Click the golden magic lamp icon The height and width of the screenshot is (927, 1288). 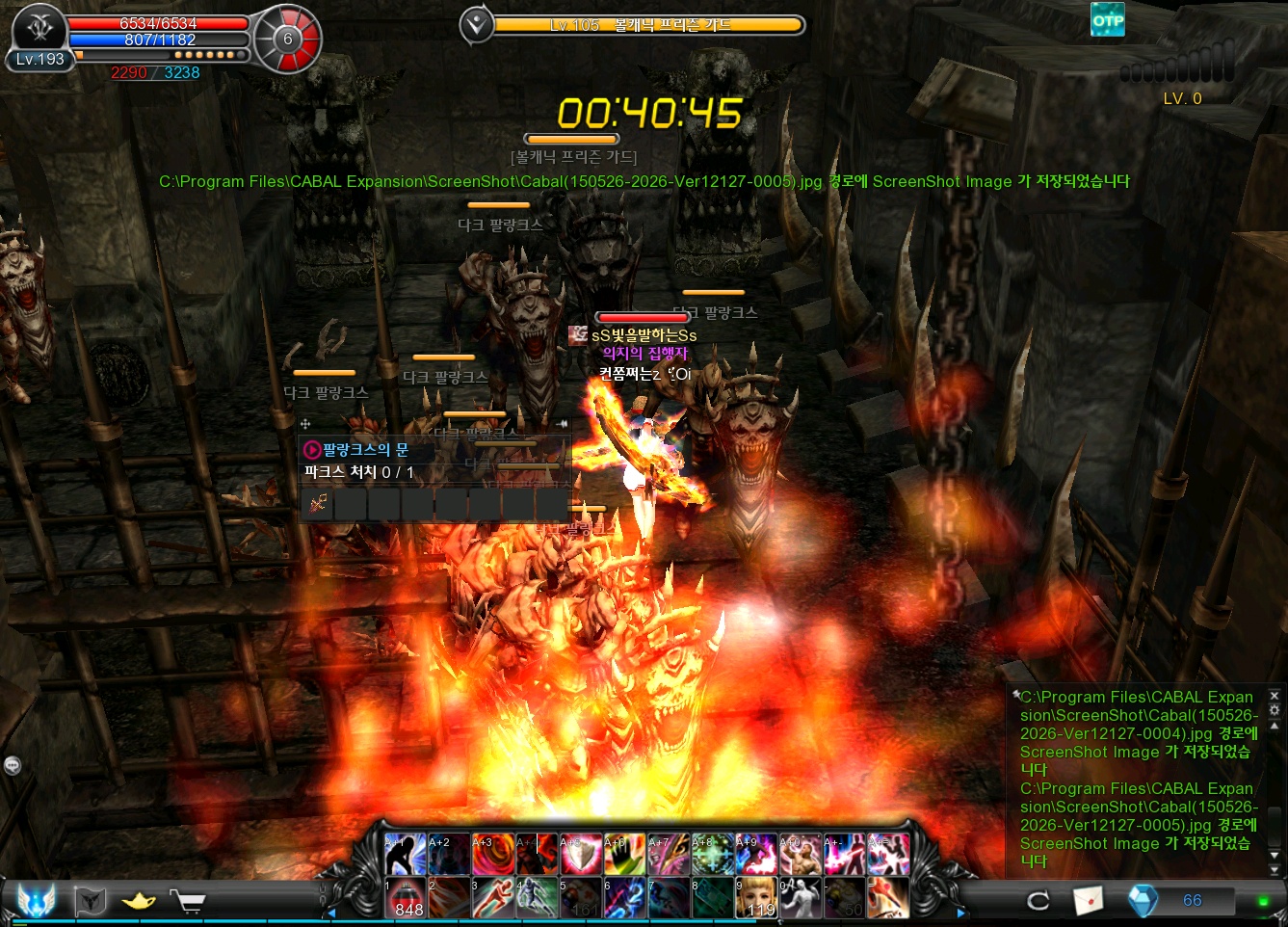coord(139,901)
